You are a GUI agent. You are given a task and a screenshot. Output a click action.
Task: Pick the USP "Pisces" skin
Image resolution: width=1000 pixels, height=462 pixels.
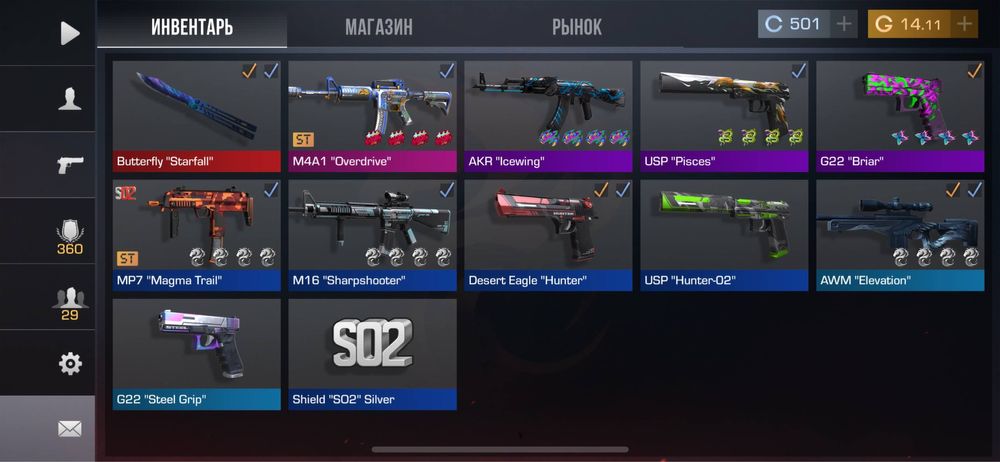724,116
